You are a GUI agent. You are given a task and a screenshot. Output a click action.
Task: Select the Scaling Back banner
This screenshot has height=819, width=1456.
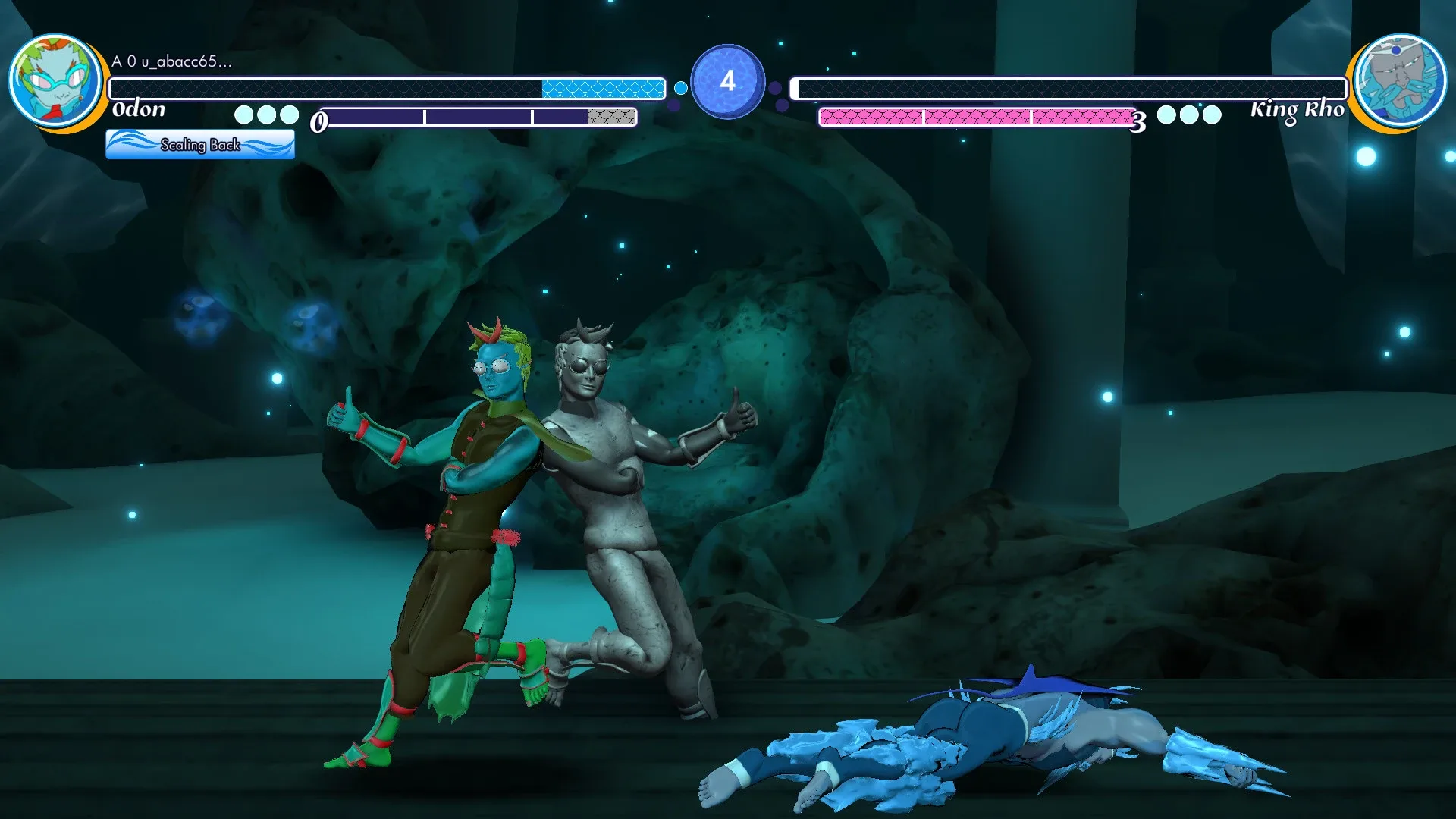[200, 144]
